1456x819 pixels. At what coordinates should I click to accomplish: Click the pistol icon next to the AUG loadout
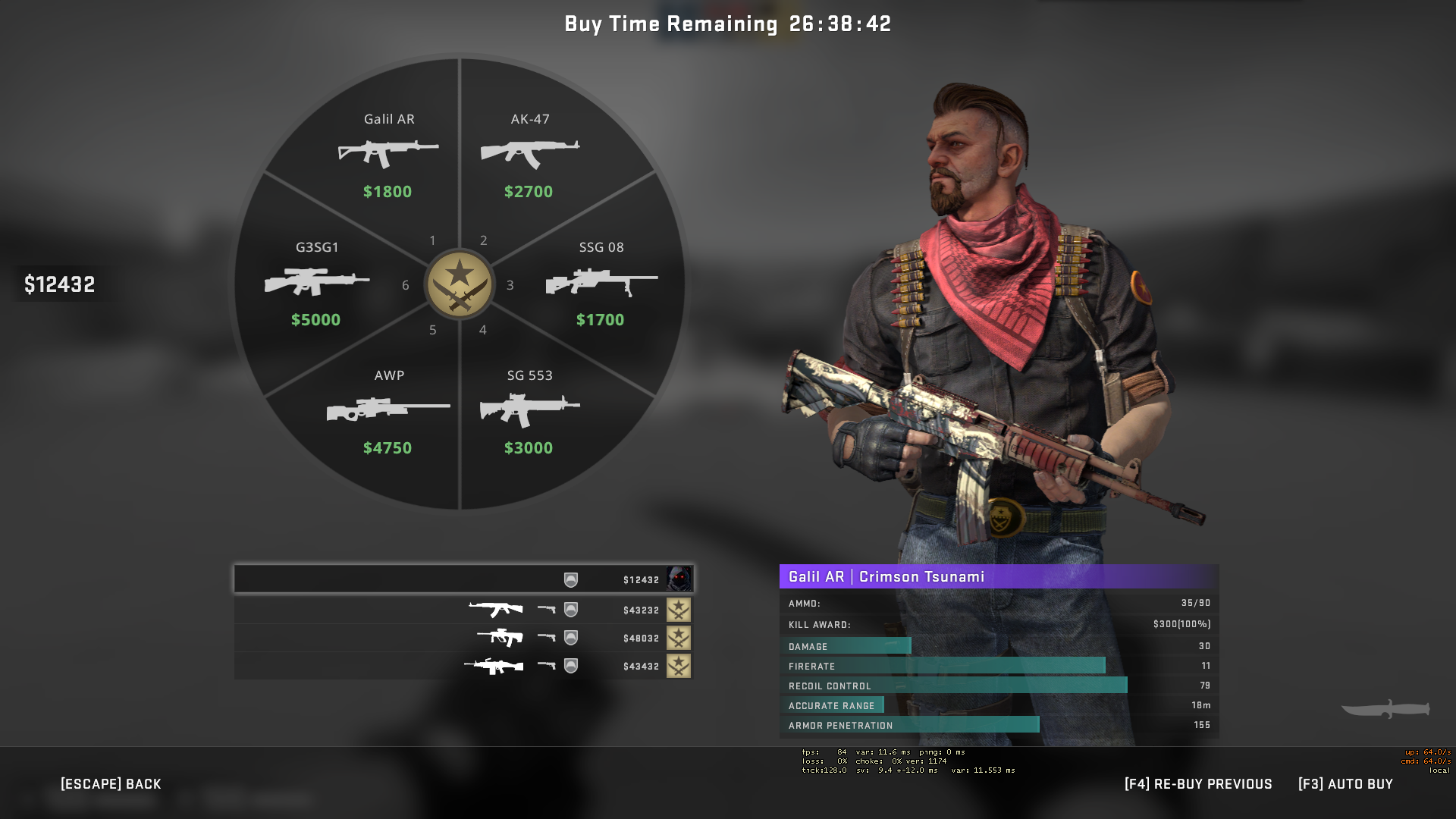(x=548, y=638)
